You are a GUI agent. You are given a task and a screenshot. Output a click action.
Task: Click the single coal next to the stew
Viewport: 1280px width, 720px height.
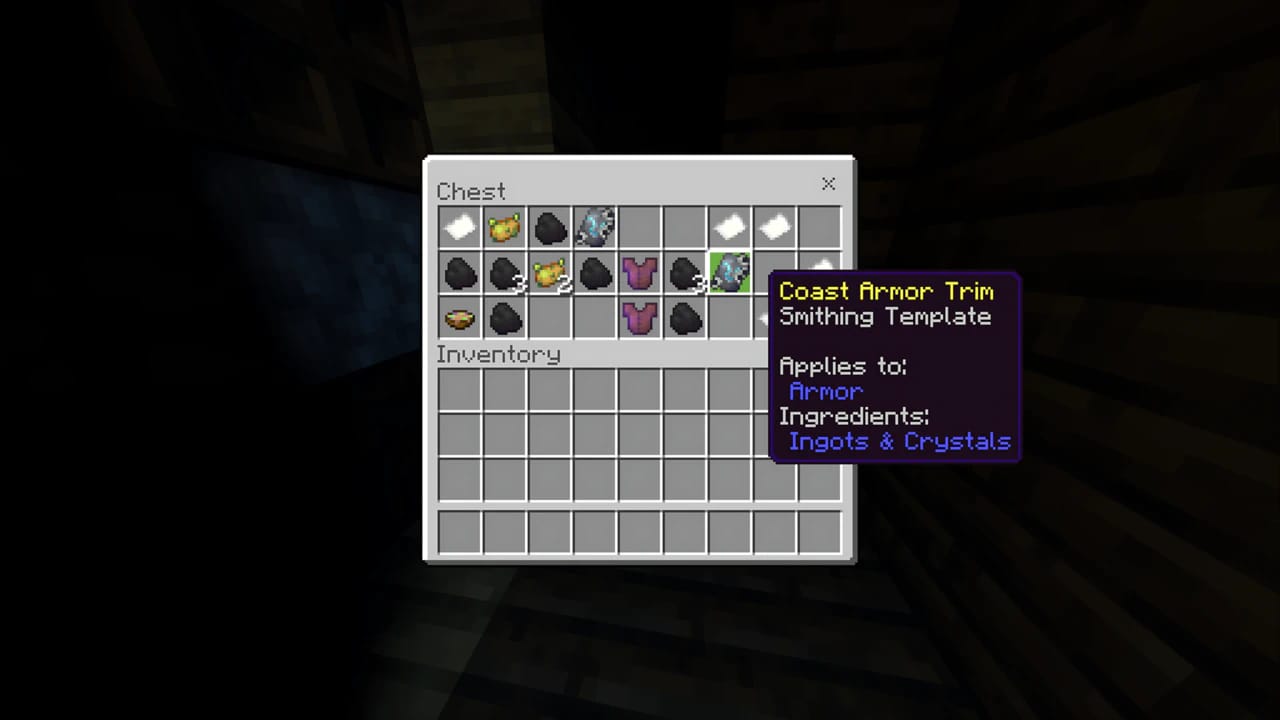[x=504, y=317]
